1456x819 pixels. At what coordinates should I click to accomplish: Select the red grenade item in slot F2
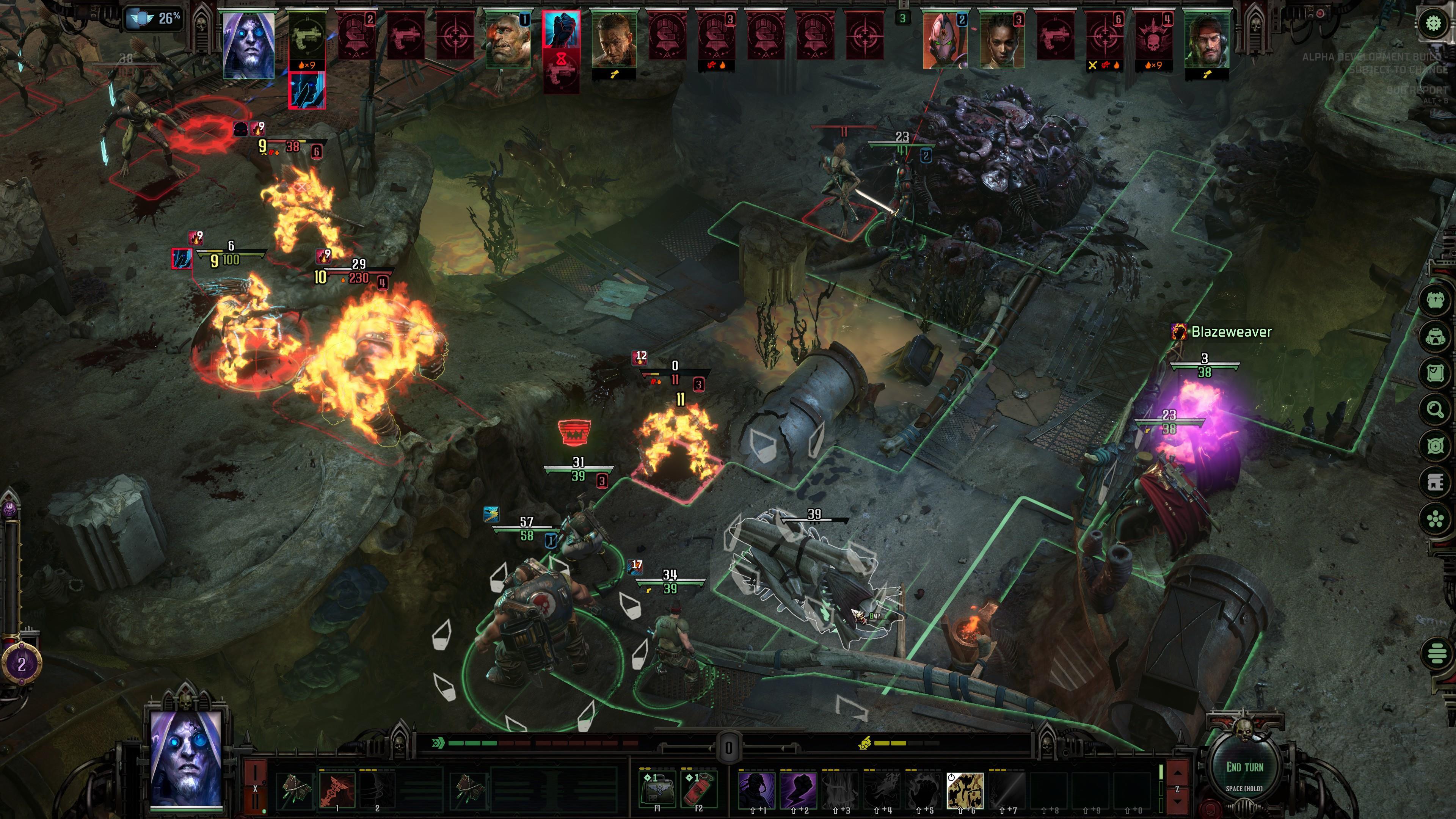click(698, 788)
